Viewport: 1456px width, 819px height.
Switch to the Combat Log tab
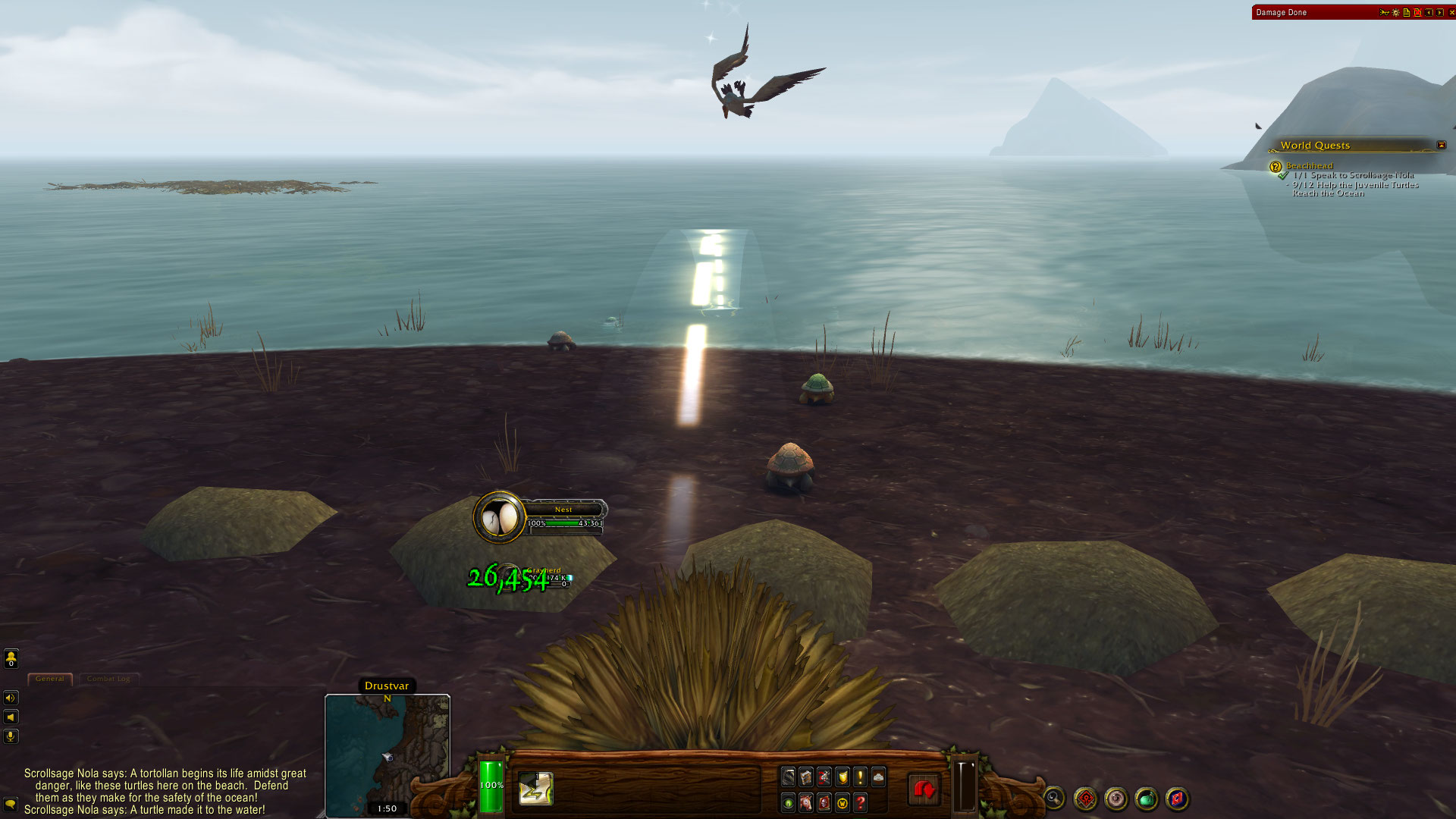click(x=108, y=679)
